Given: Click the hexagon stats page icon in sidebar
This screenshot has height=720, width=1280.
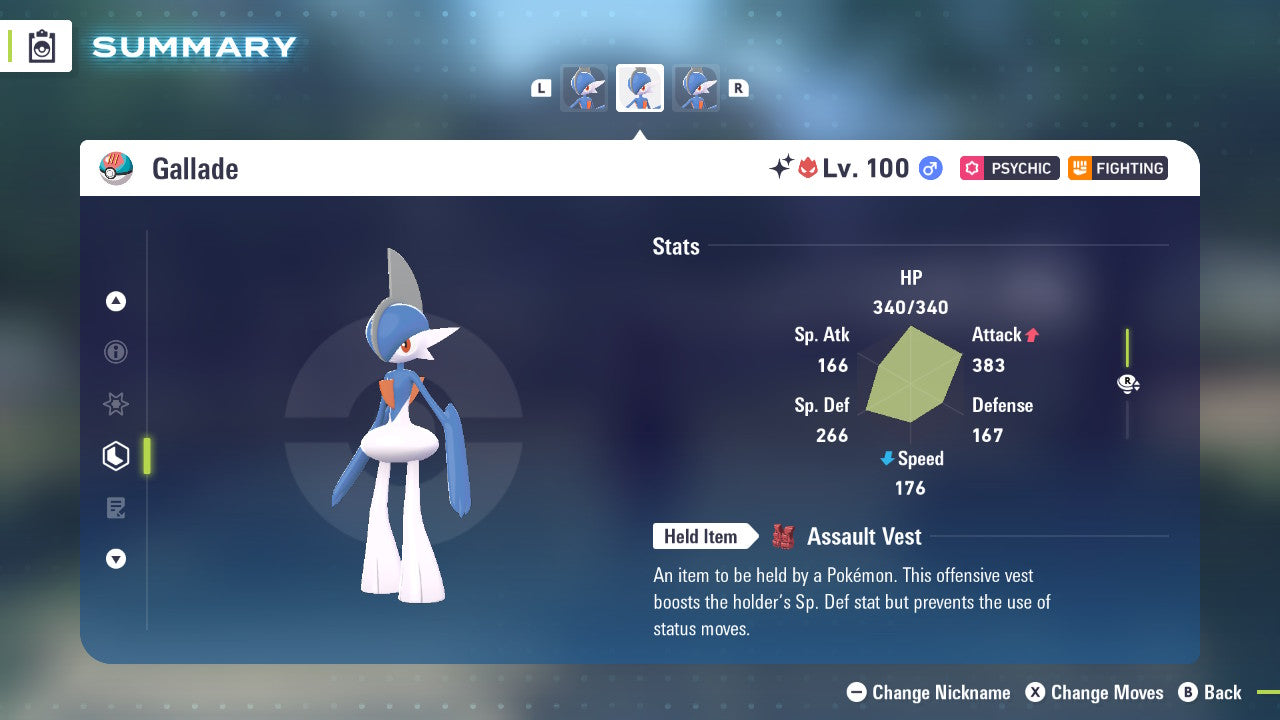Looking at the screenshot, I should (115, 456).
